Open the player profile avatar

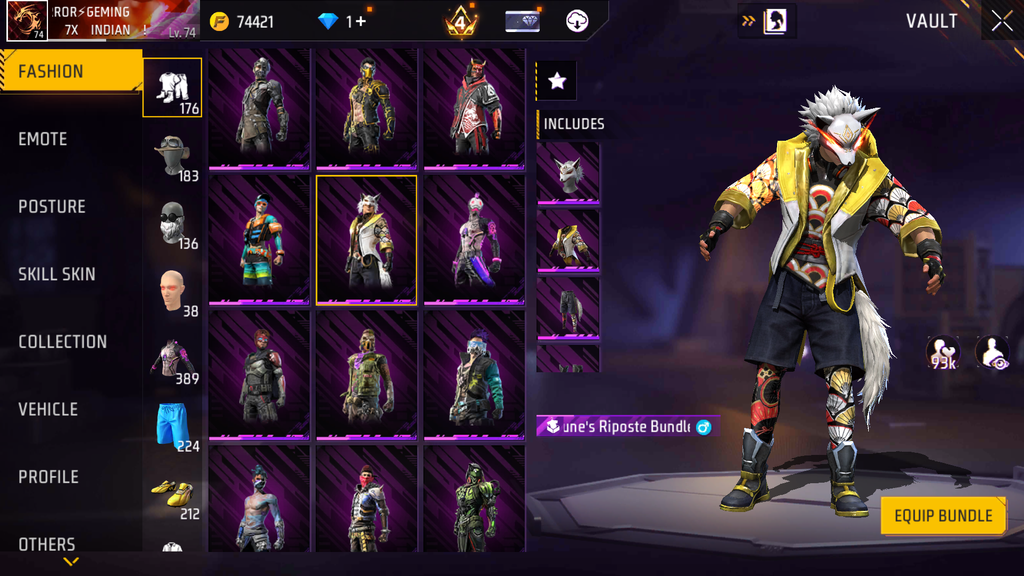[x=27, y=21]
